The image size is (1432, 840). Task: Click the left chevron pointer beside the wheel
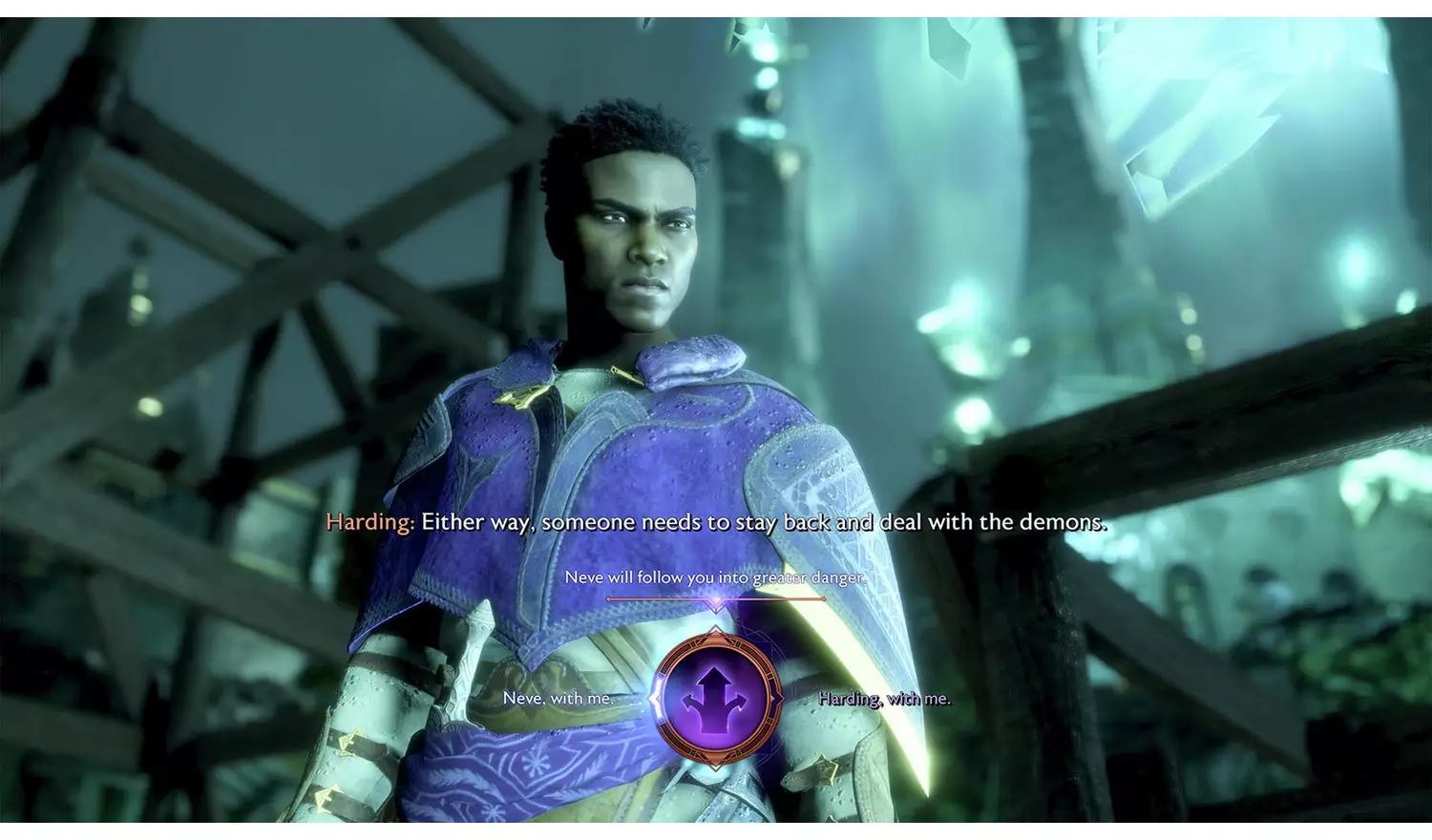(x=652, y=700)
